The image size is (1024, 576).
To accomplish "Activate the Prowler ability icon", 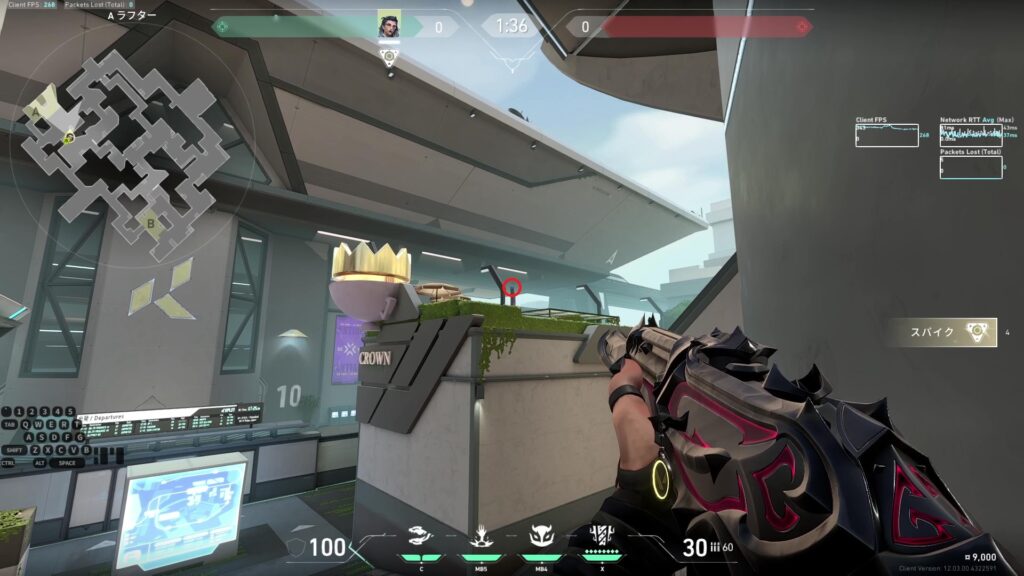I will (421, 537).
